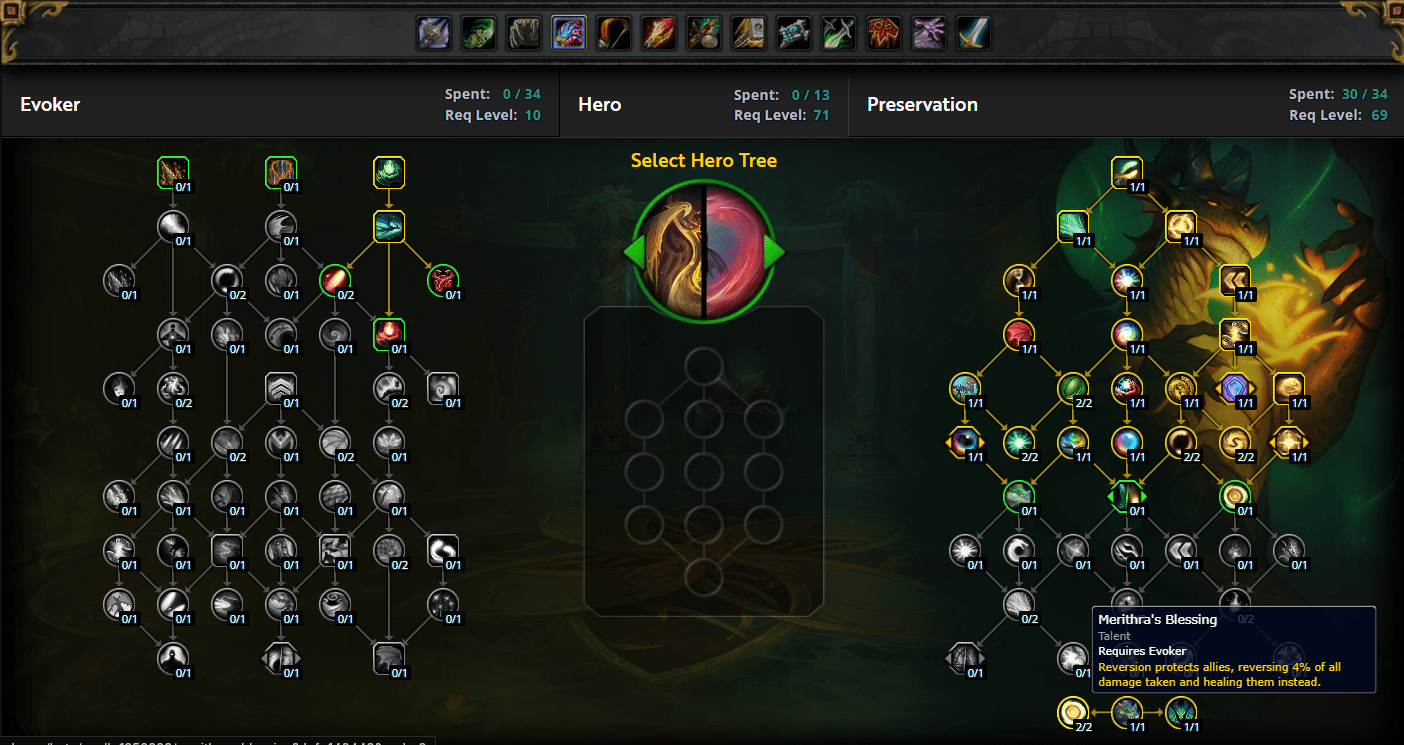Select the sword class icon at the toolbar's far right

tap(973, 32)
